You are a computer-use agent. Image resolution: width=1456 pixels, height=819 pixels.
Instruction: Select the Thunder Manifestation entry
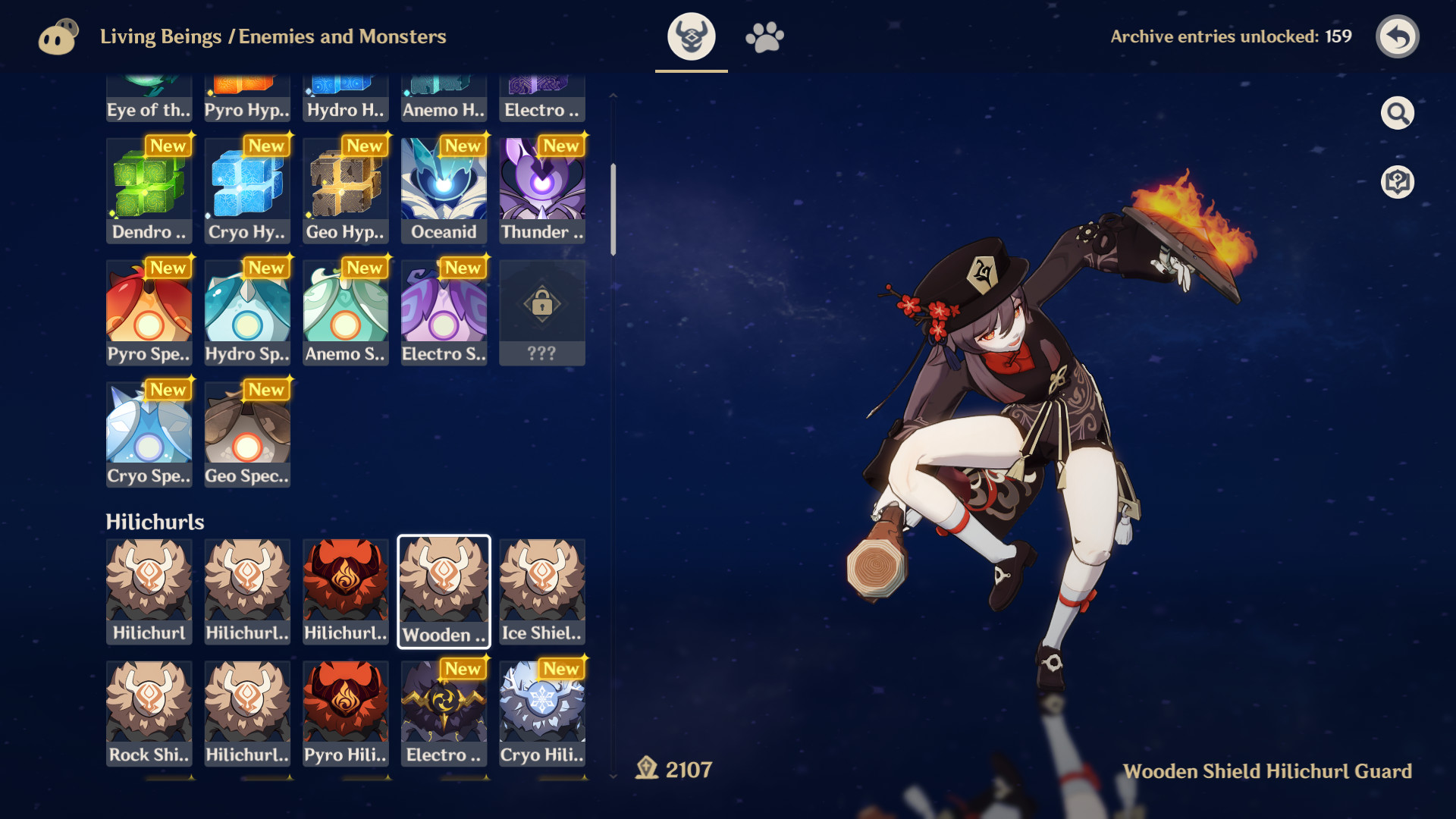click(x=541, y=190)
